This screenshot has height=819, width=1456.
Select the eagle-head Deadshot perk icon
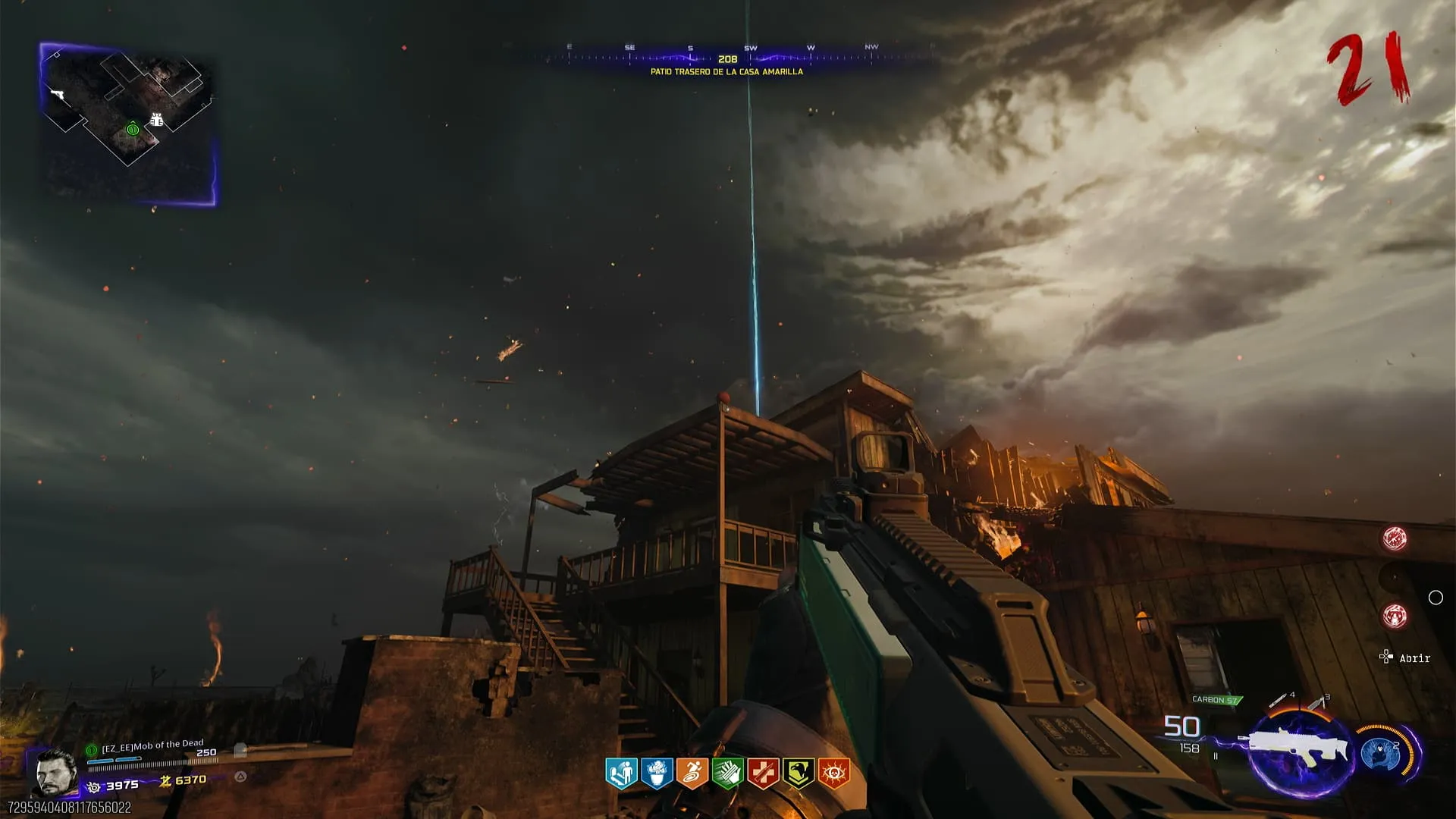click(x=799, y=773)
